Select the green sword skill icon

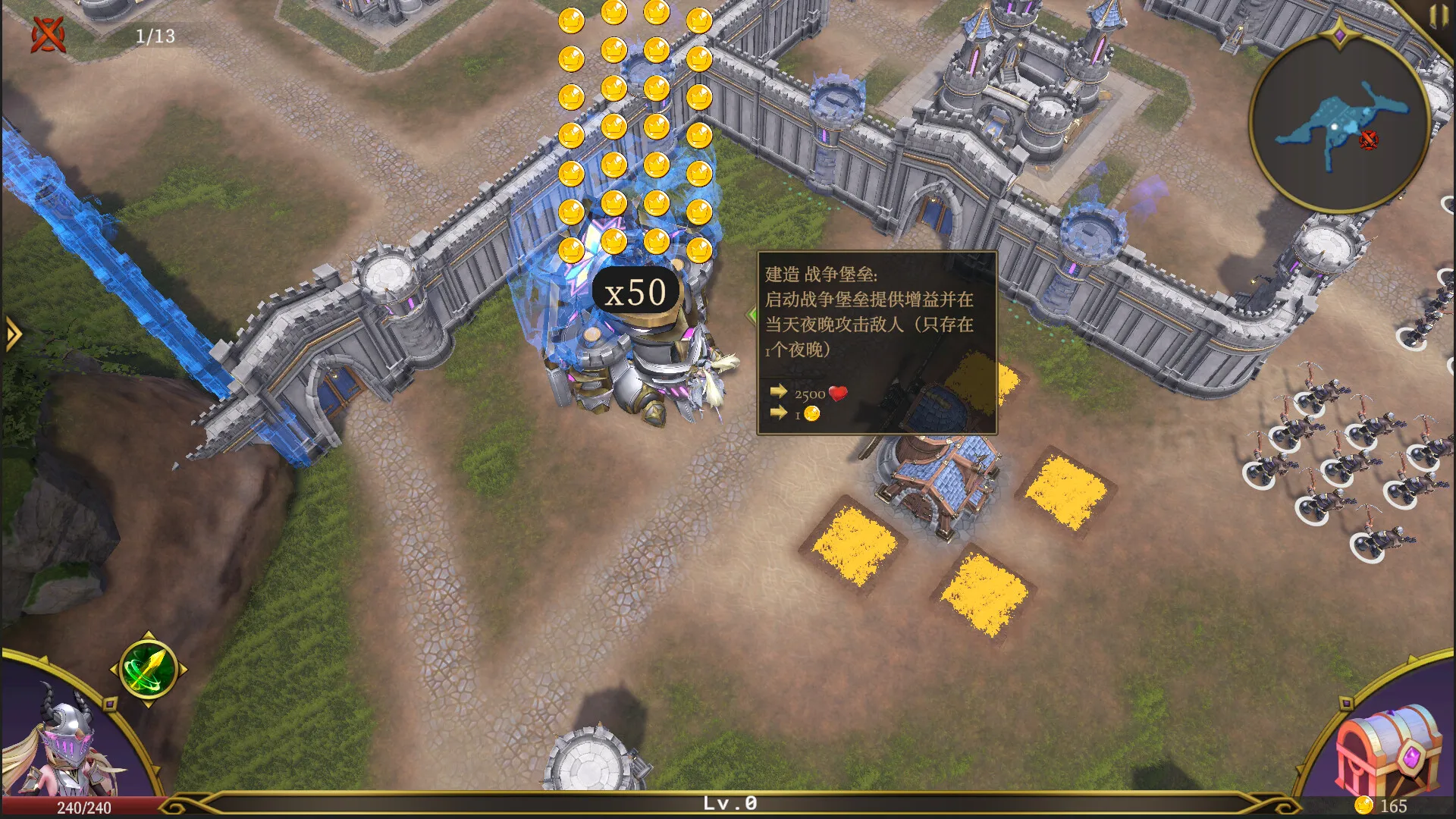(x=146, y=669)
